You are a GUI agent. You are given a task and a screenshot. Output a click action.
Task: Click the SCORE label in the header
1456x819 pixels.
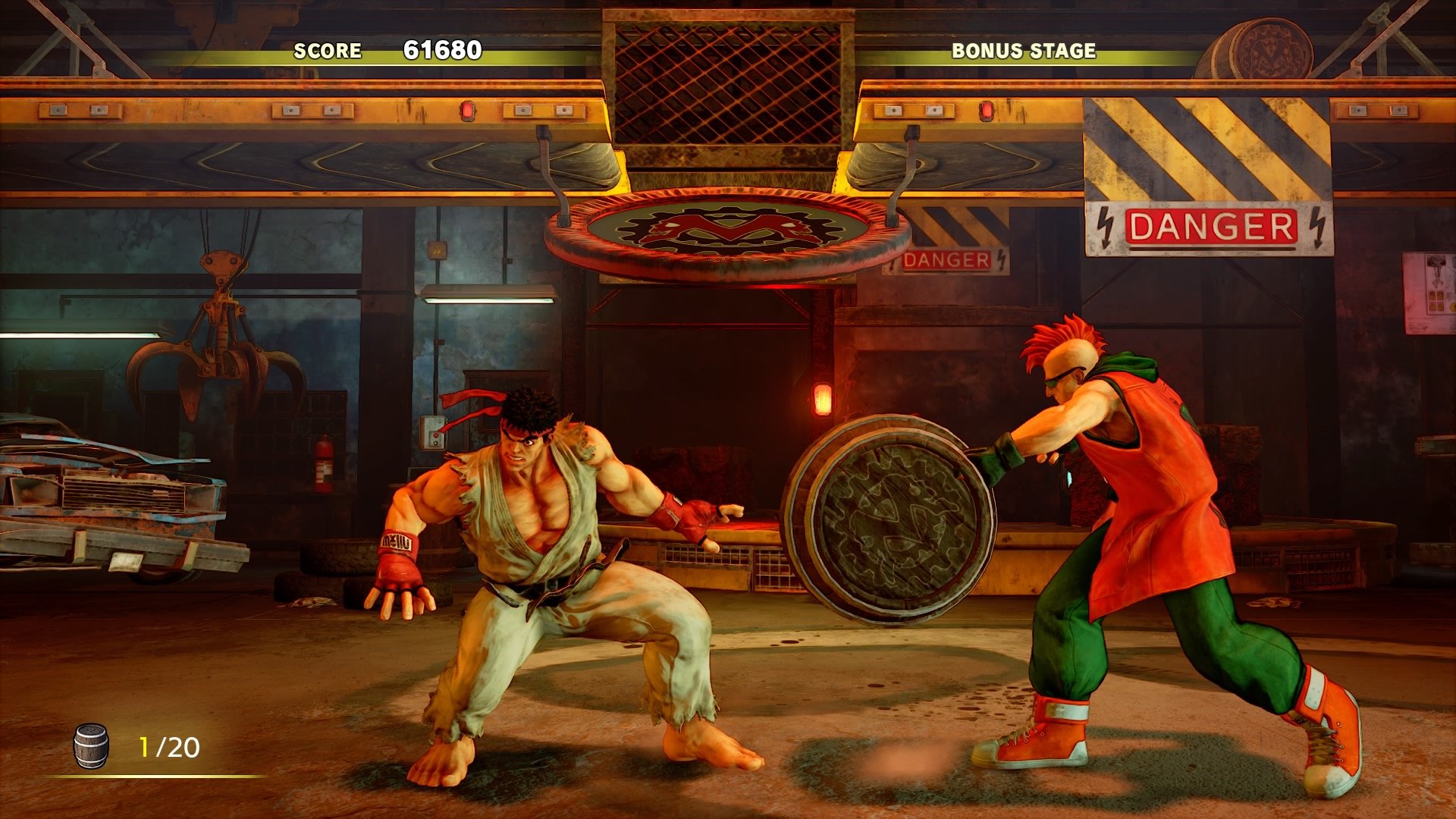(328, 52)
